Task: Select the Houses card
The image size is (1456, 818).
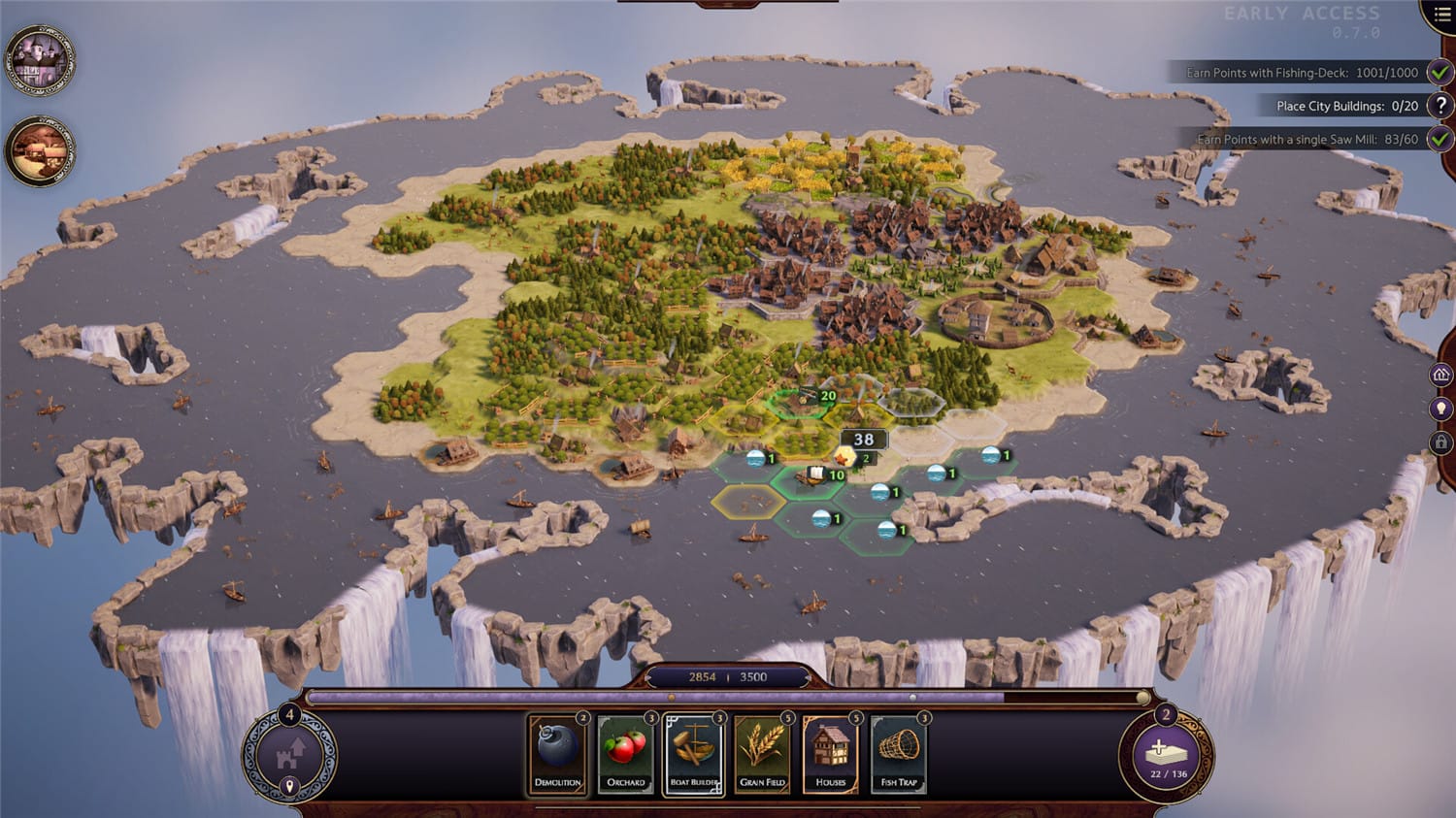Action: click(x=830, y=754)
